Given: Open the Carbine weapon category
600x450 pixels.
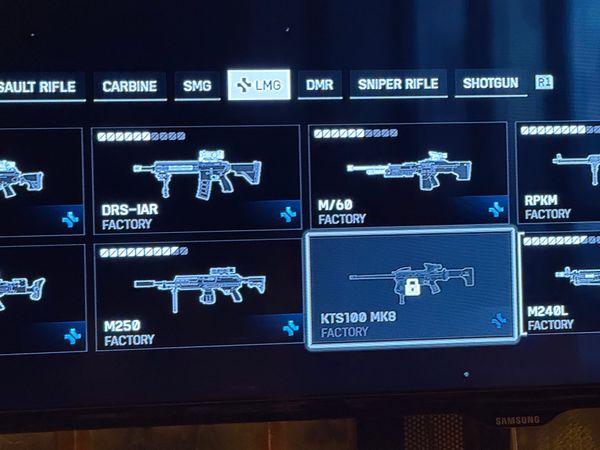Looking at the screenshot, I should (131, 86).
